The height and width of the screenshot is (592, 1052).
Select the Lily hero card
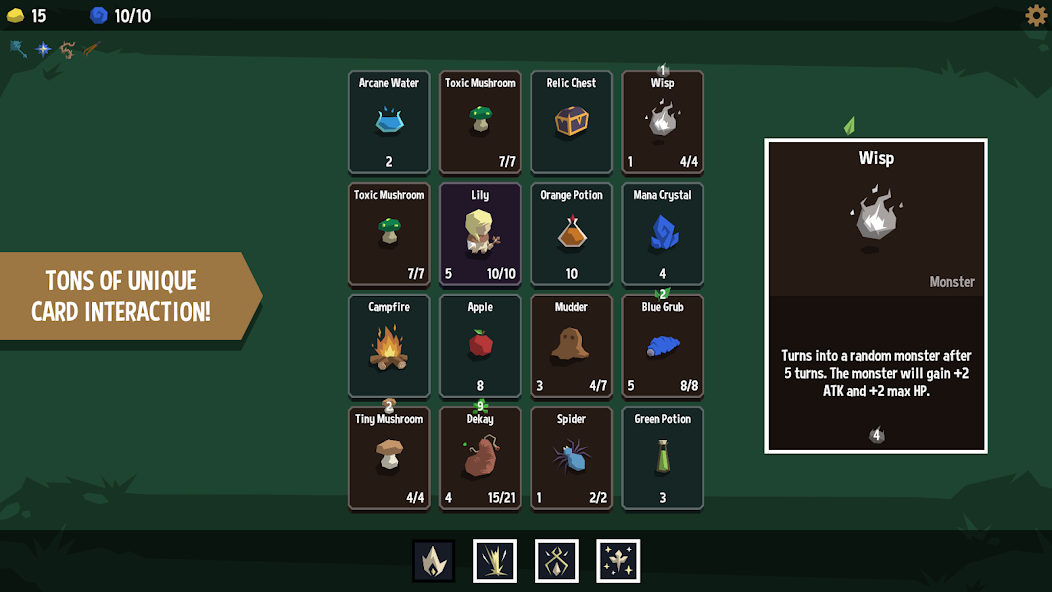(480, 234)
